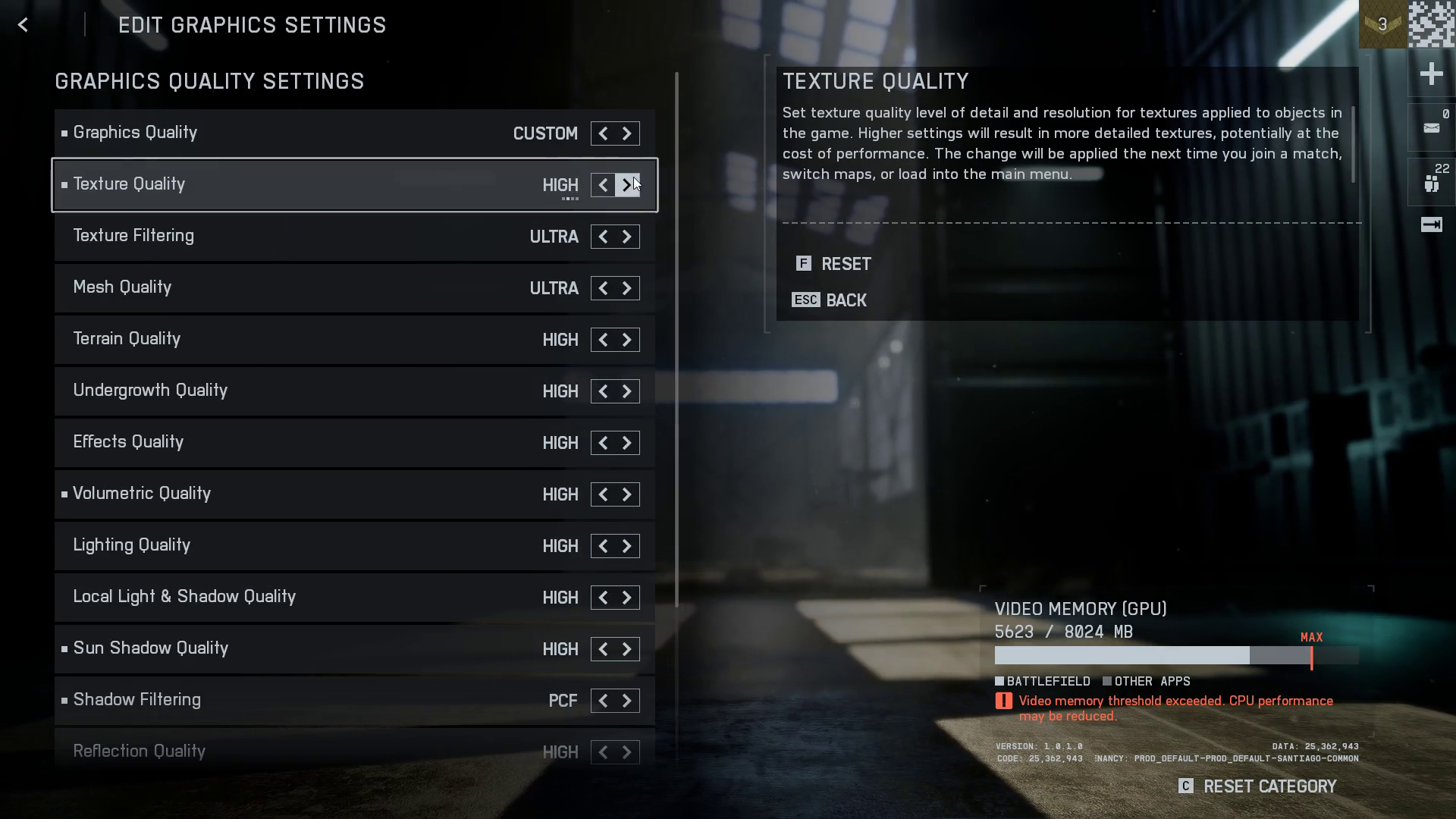This screenshot has height=819, width=1456.
Task: Open the envelope messages icon
Action: point(1431,128)
